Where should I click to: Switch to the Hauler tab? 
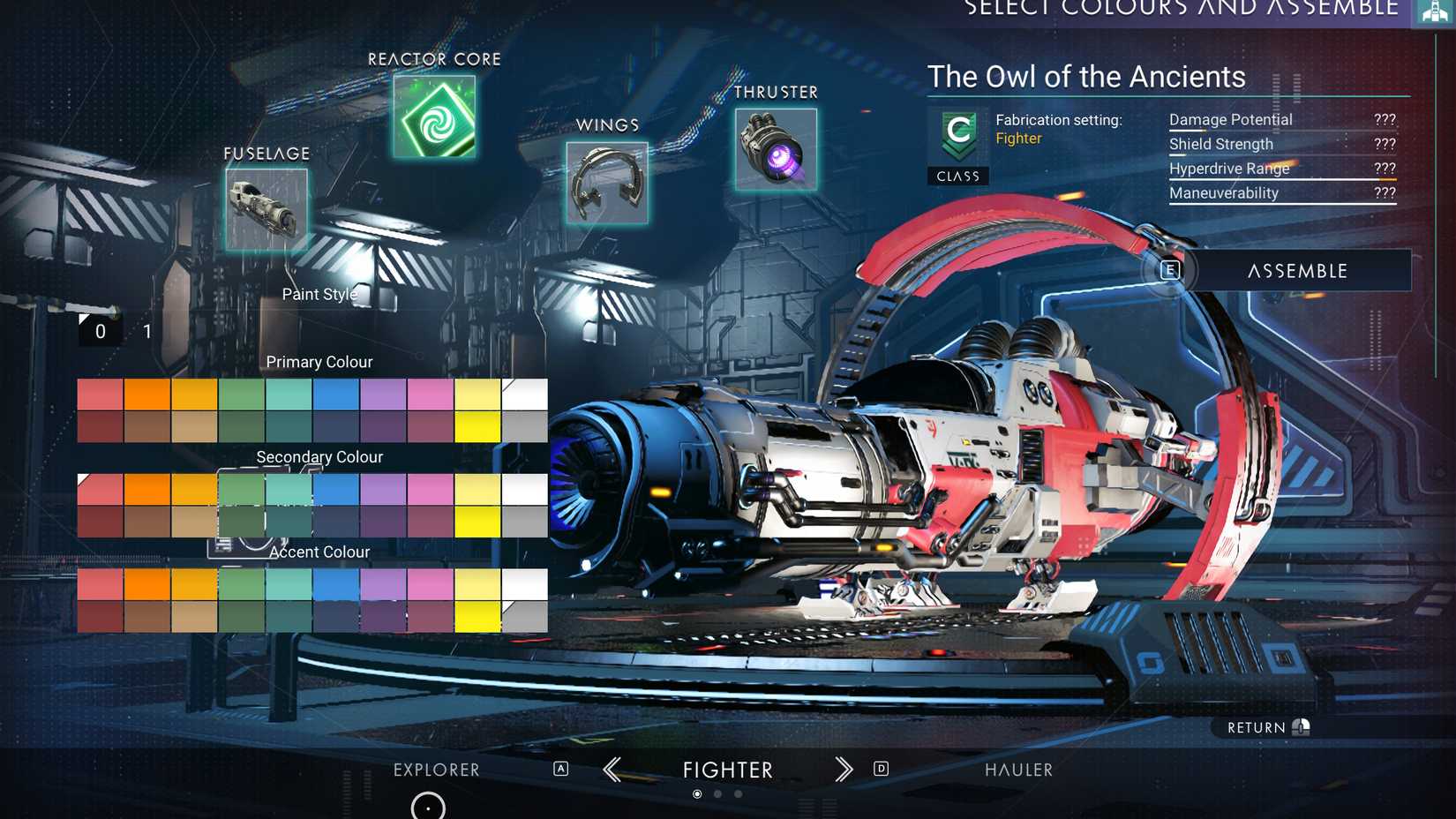[x=1018, y=770]
